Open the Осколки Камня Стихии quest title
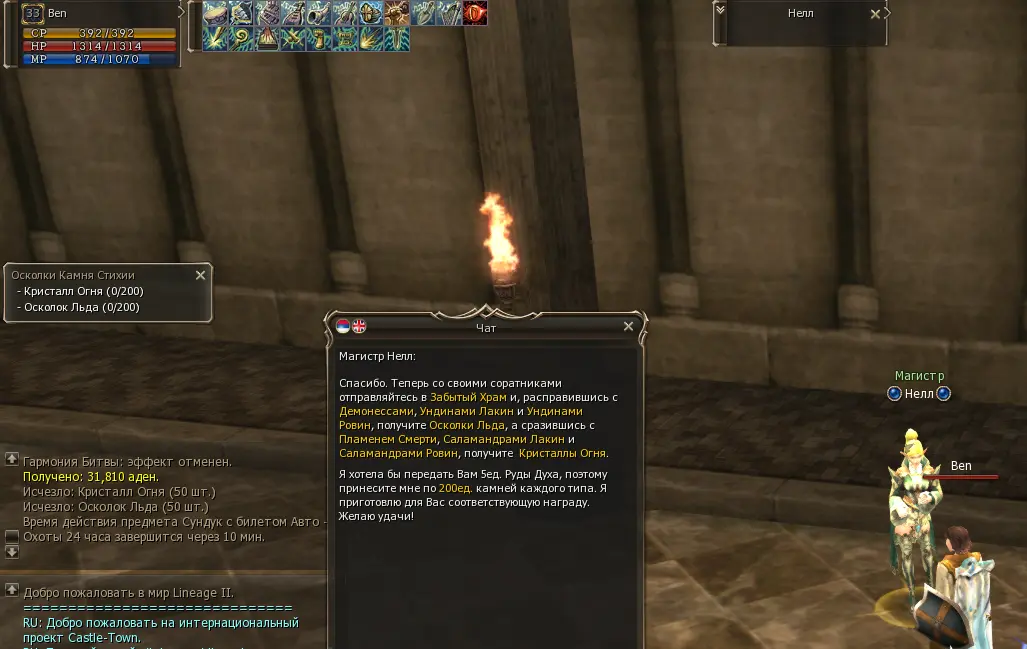This screenshot has height=649, width=1027. click(x=73, y=275)
